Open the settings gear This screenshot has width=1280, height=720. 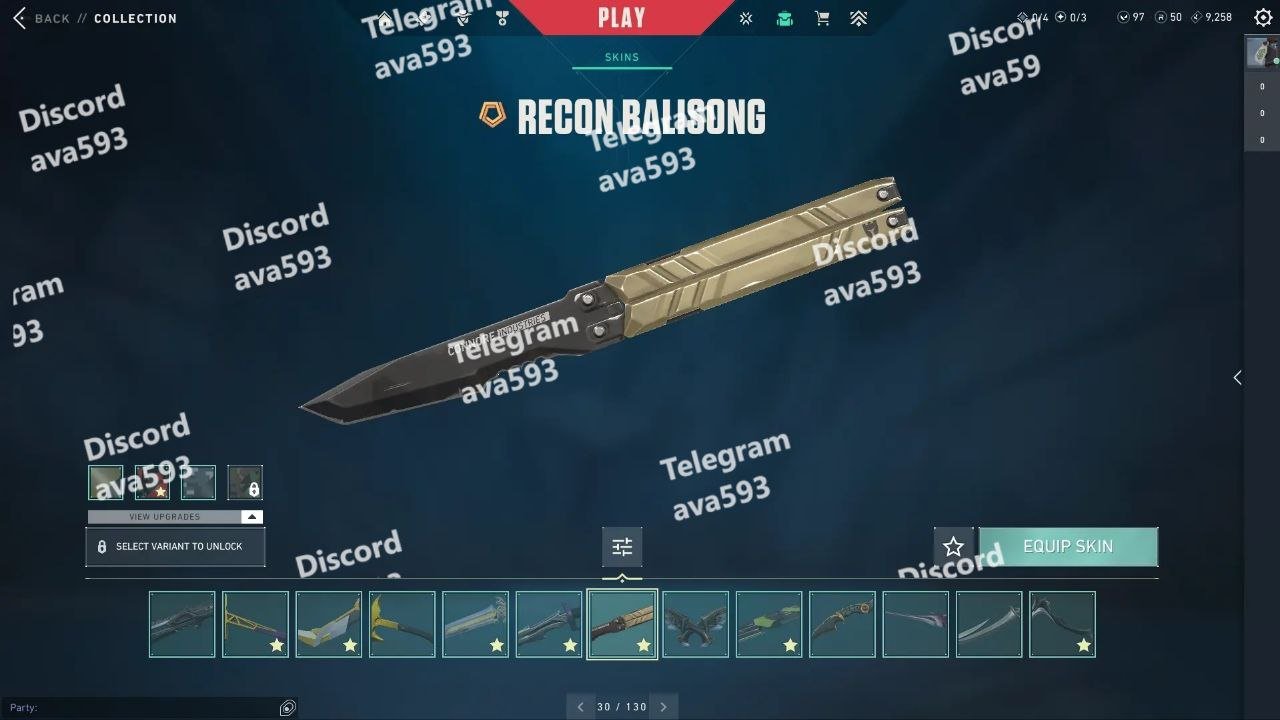(x=1263, y=17)
